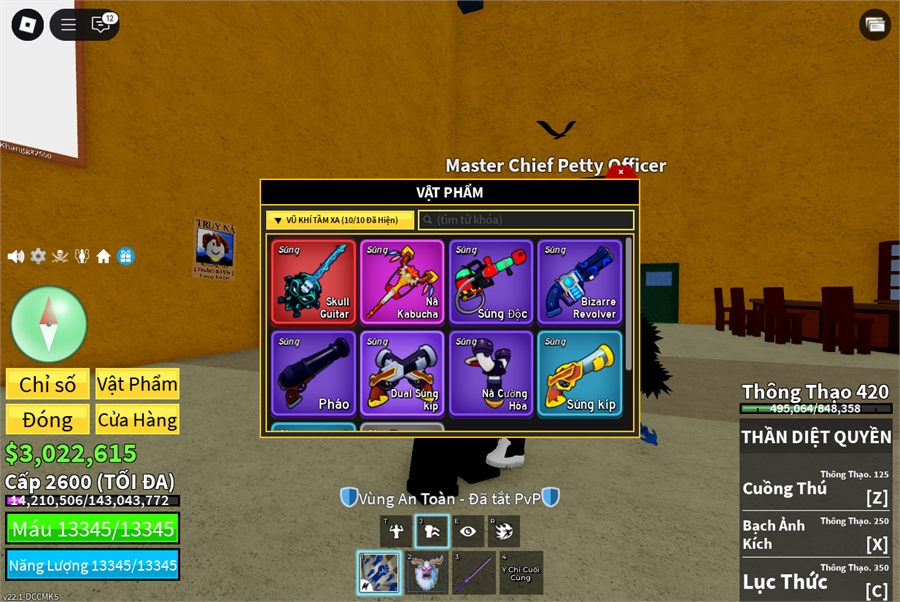Select the Pháo cannon item
This screenshot has height=602, width=900.
point(313,373)
